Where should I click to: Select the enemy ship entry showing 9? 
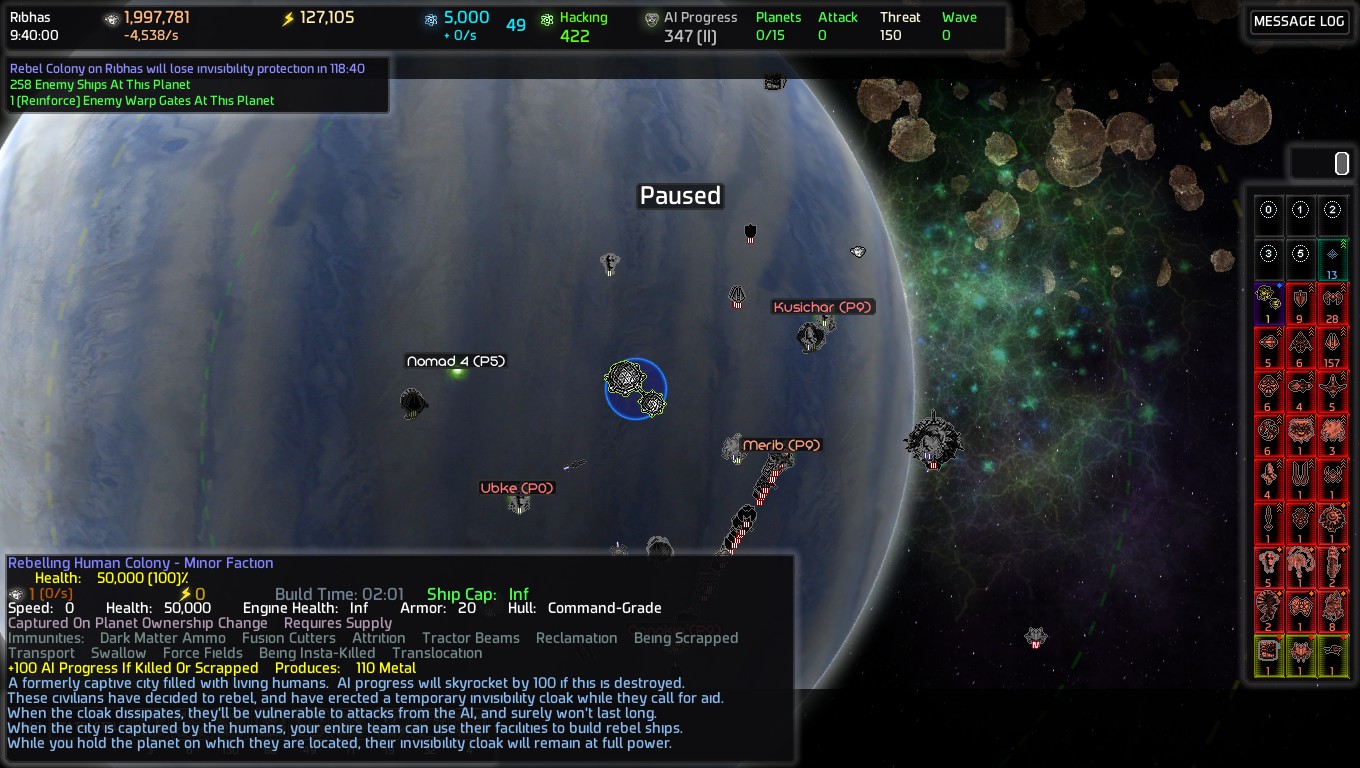[x=1301, y=303]
